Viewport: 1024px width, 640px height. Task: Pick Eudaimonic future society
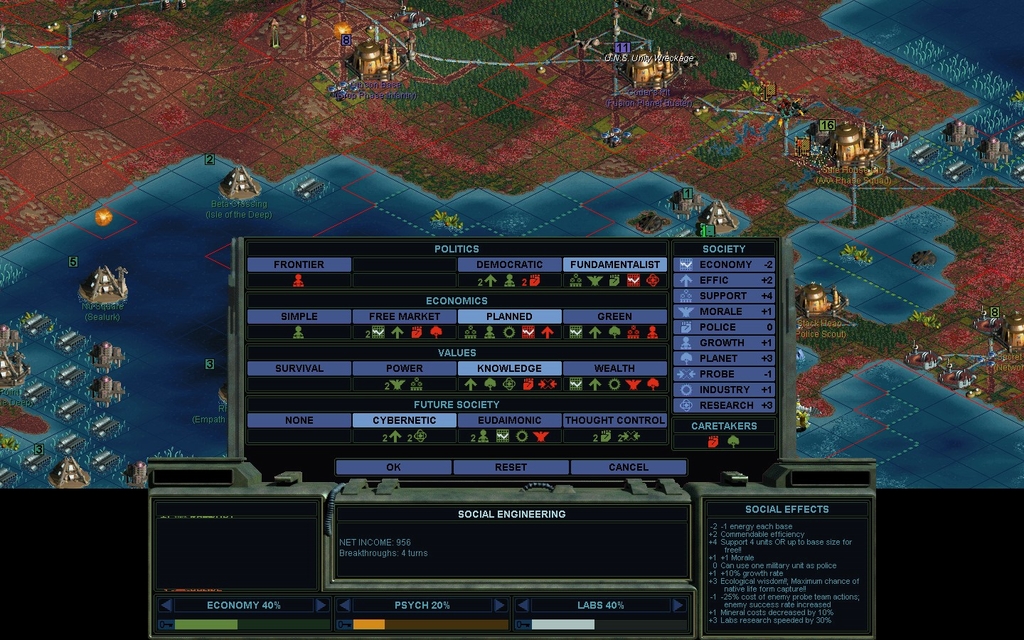(509, 421)
